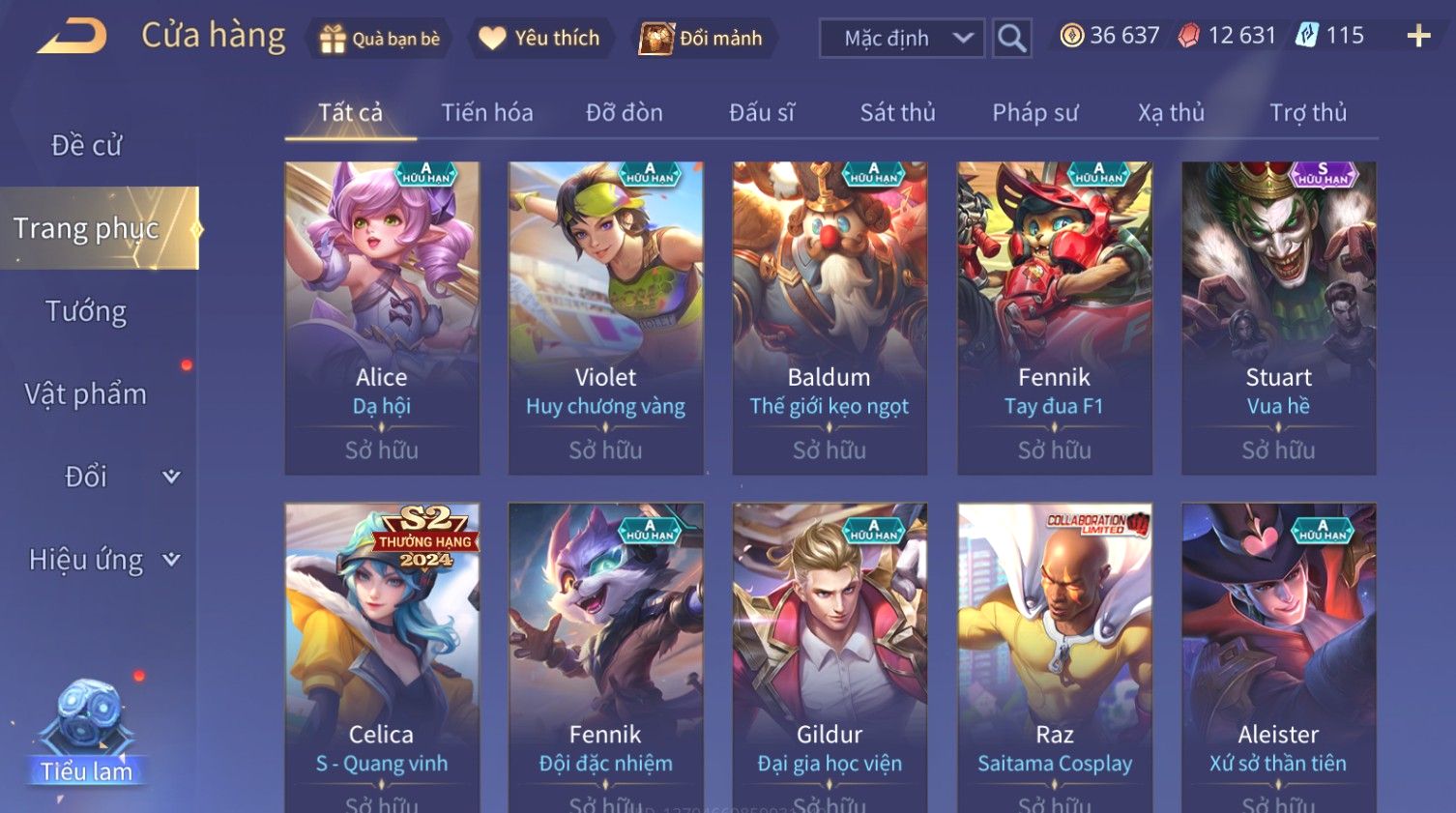This screenshot has width=1456, height=813.
Task: Select the Pháp sư tab
Action: [1034, 113]
